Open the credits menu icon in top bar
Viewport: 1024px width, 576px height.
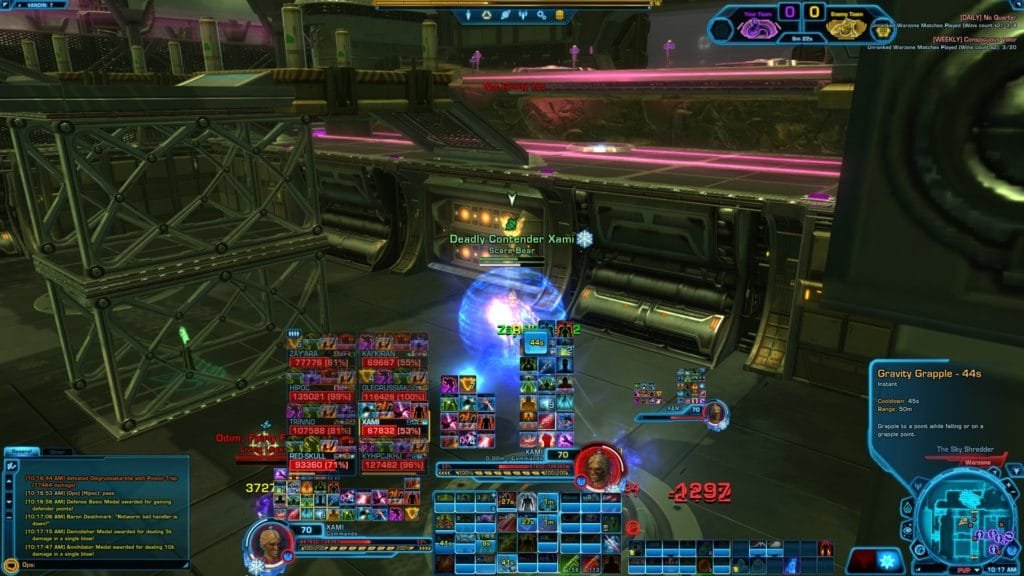pos(558,16)
